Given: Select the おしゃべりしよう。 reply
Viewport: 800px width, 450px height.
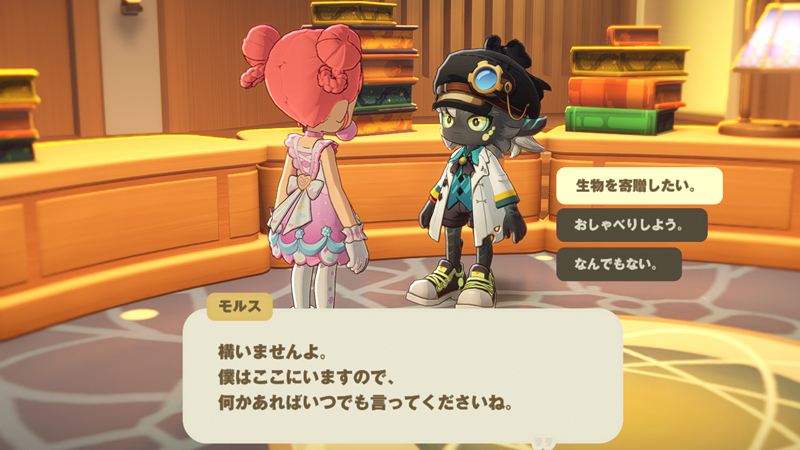Looking at the screenshot, I should pos(631,225).
